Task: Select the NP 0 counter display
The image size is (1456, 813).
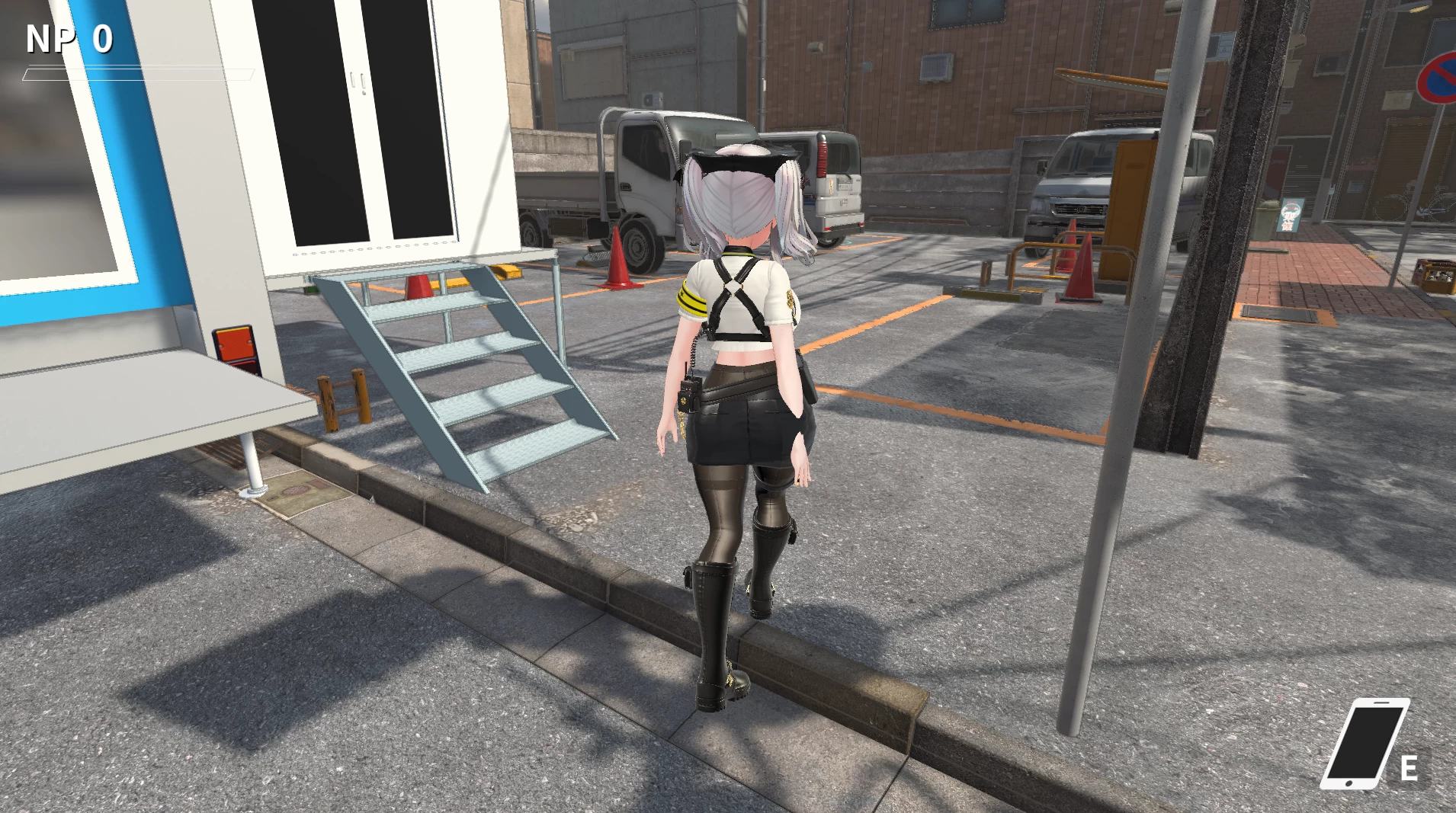Action: coord(67,36)
